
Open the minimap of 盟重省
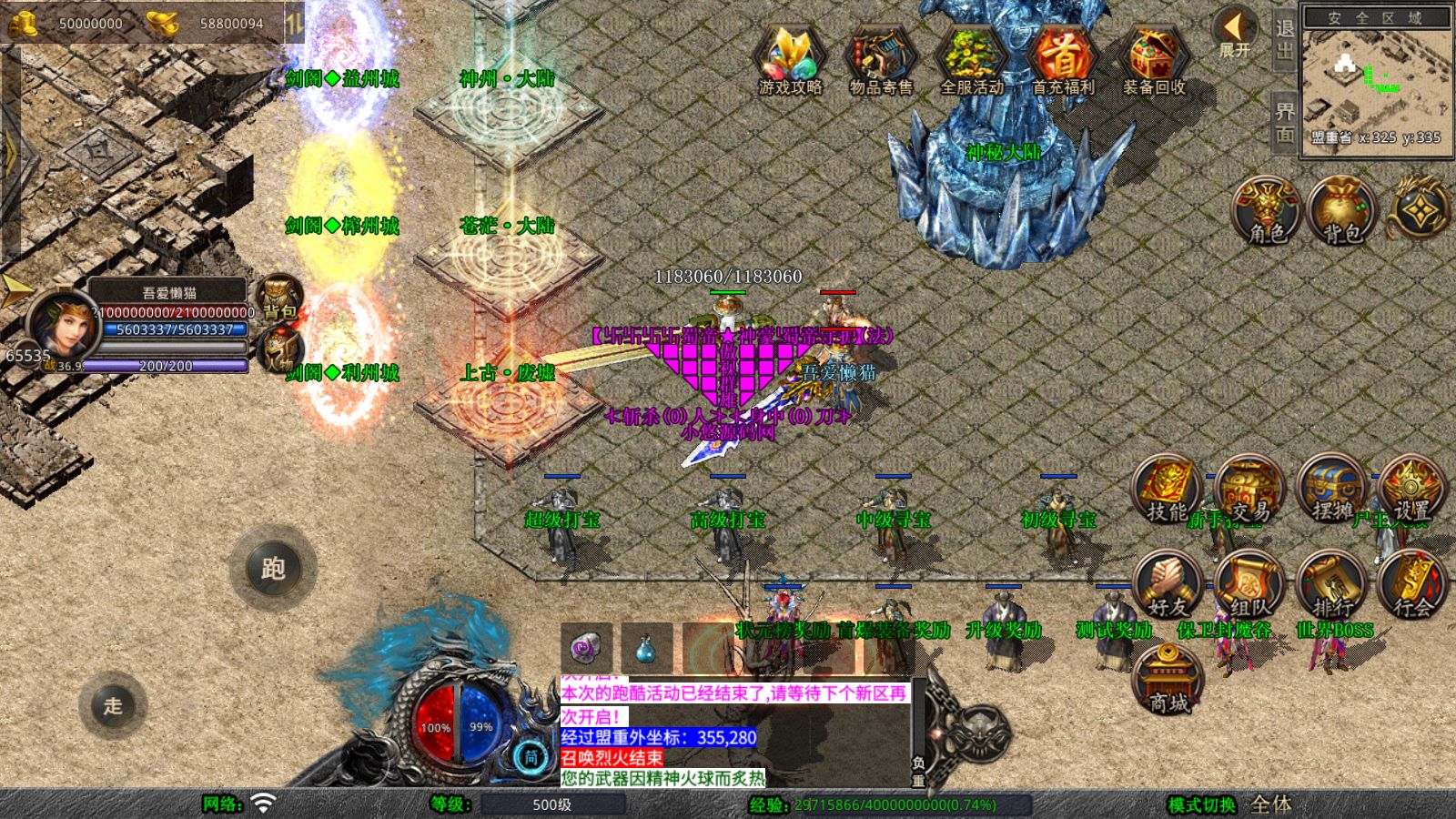pyautogui.click(x=1376, y=82)
